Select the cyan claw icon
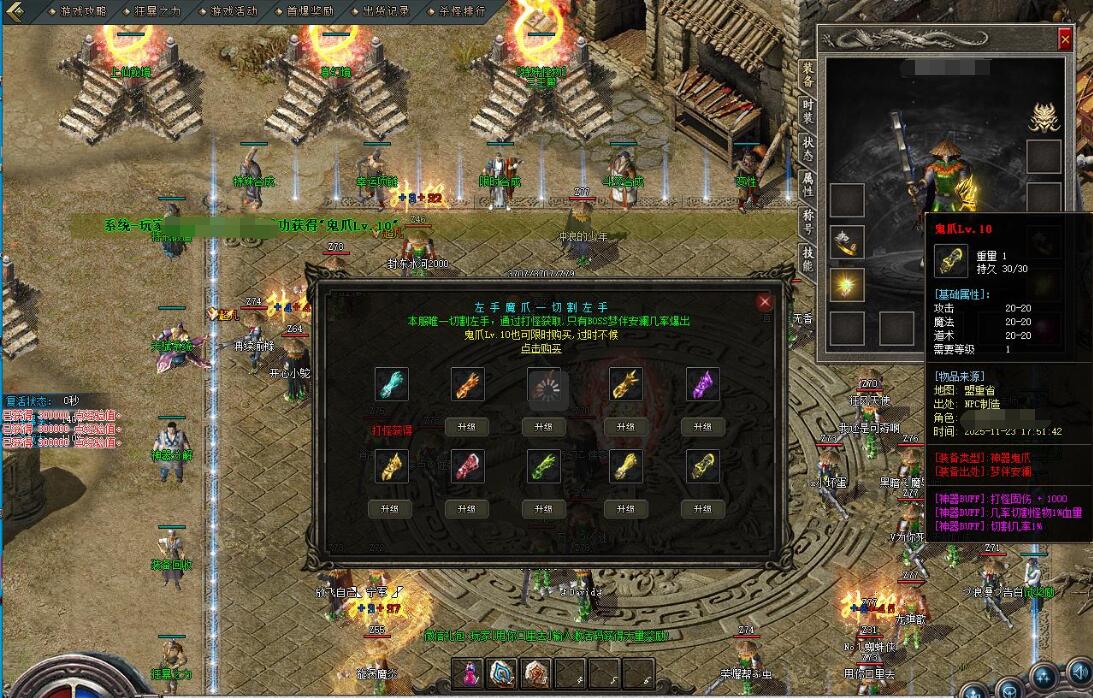This screenshot has height=698, width=1093. [x=391, y=385]
